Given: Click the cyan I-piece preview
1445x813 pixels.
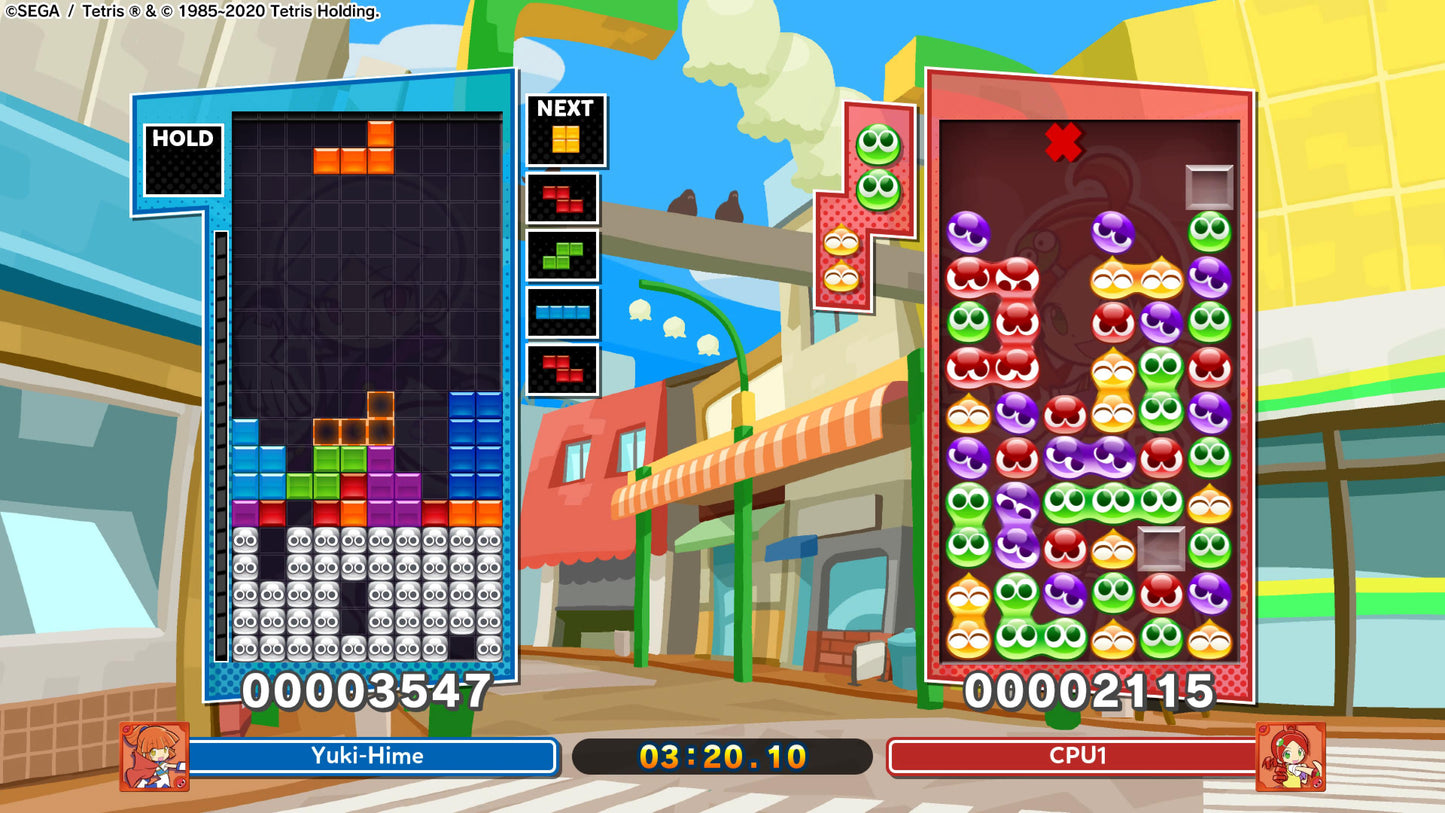Looking at the screenshot, I should (x=561, y=310).
